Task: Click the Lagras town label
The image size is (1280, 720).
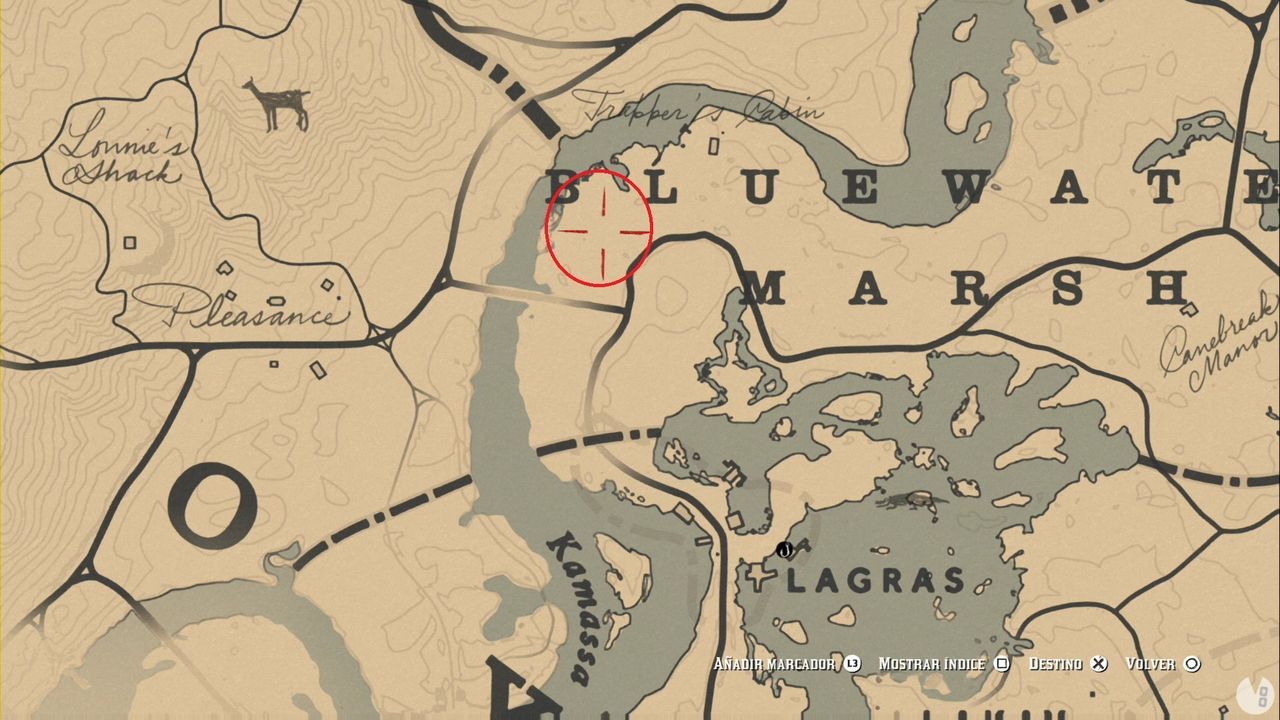Action: coord(872,578)
